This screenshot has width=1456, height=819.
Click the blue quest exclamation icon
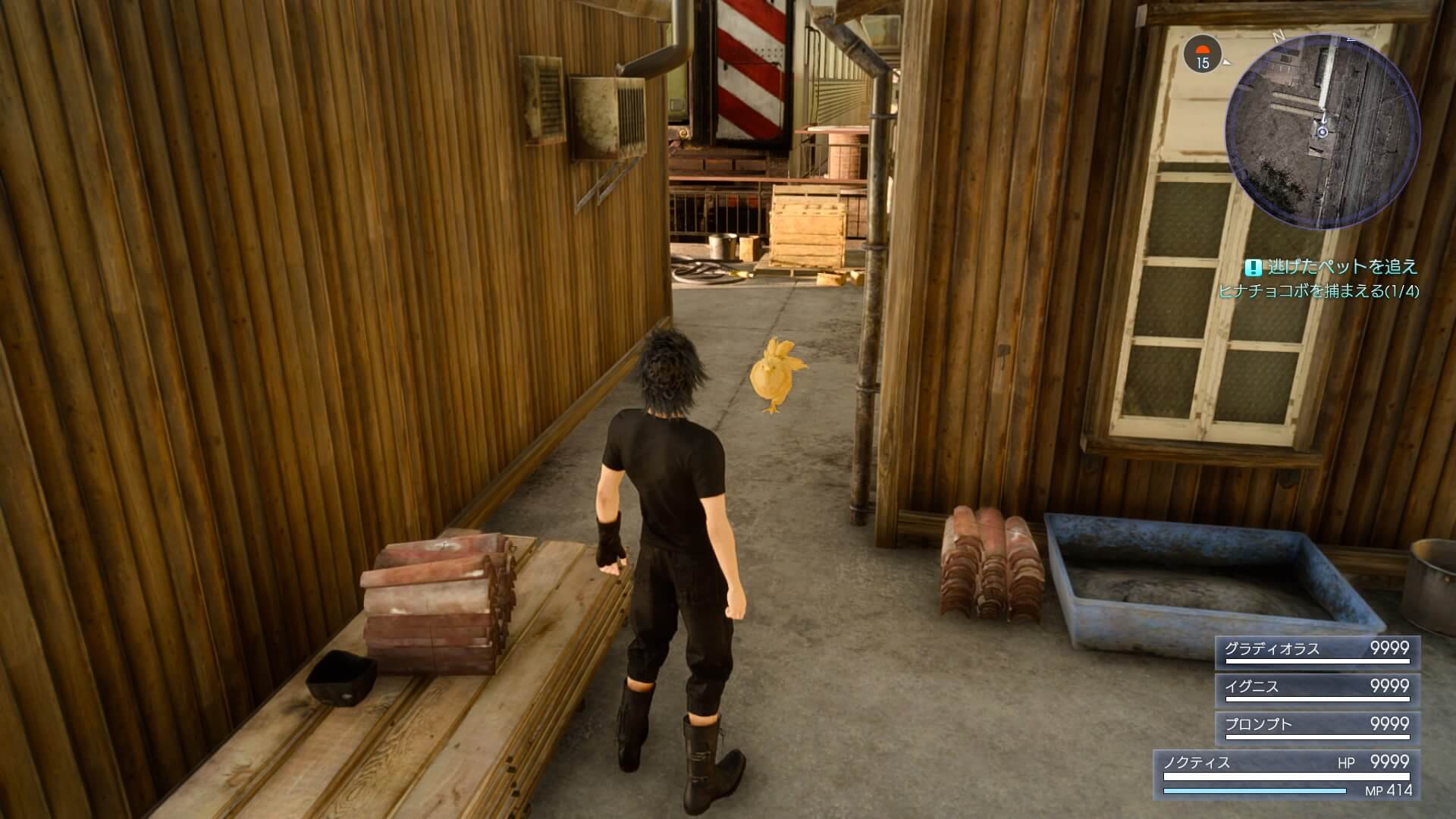point(1252,265)
